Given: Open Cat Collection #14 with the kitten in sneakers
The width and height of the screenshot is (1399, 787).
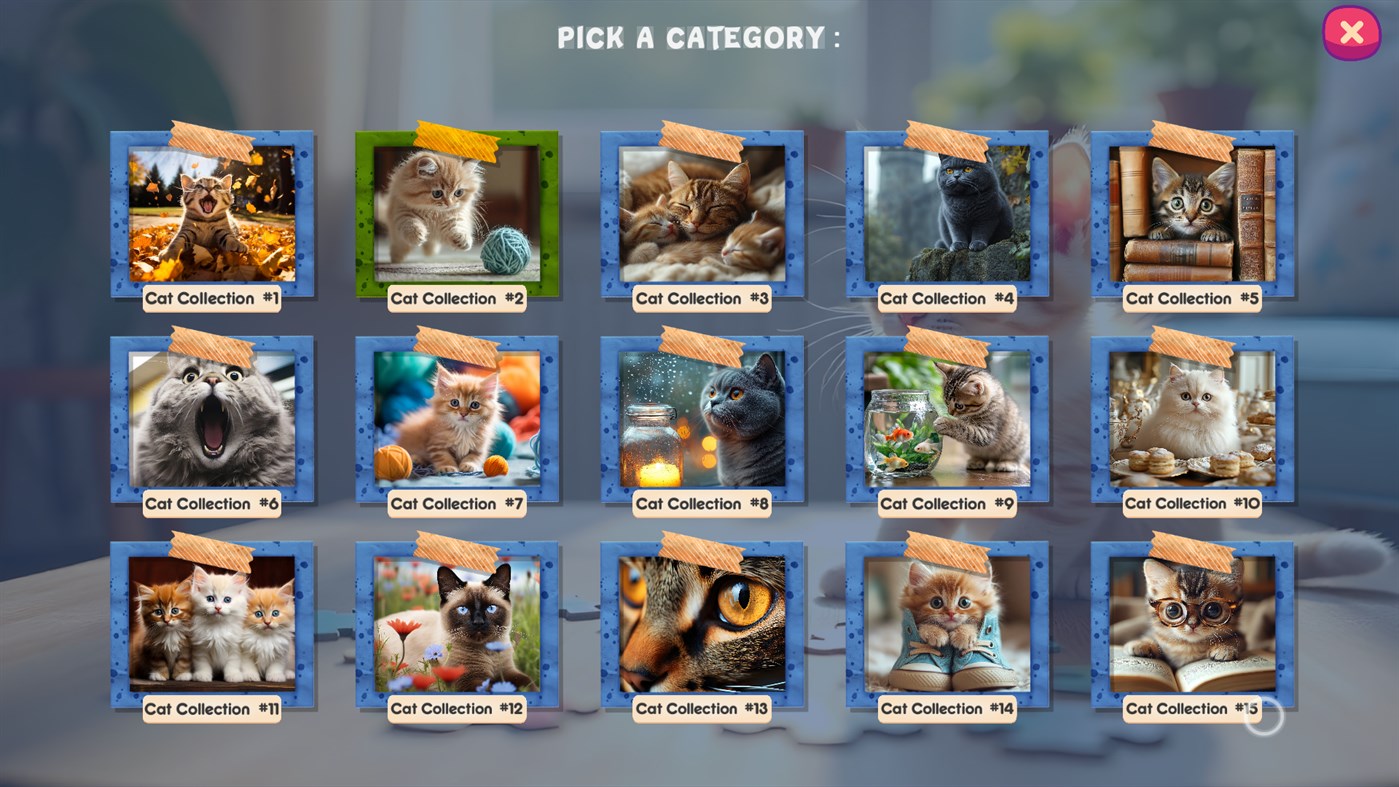Looking at the screenshot, I should tap(946, 622).
